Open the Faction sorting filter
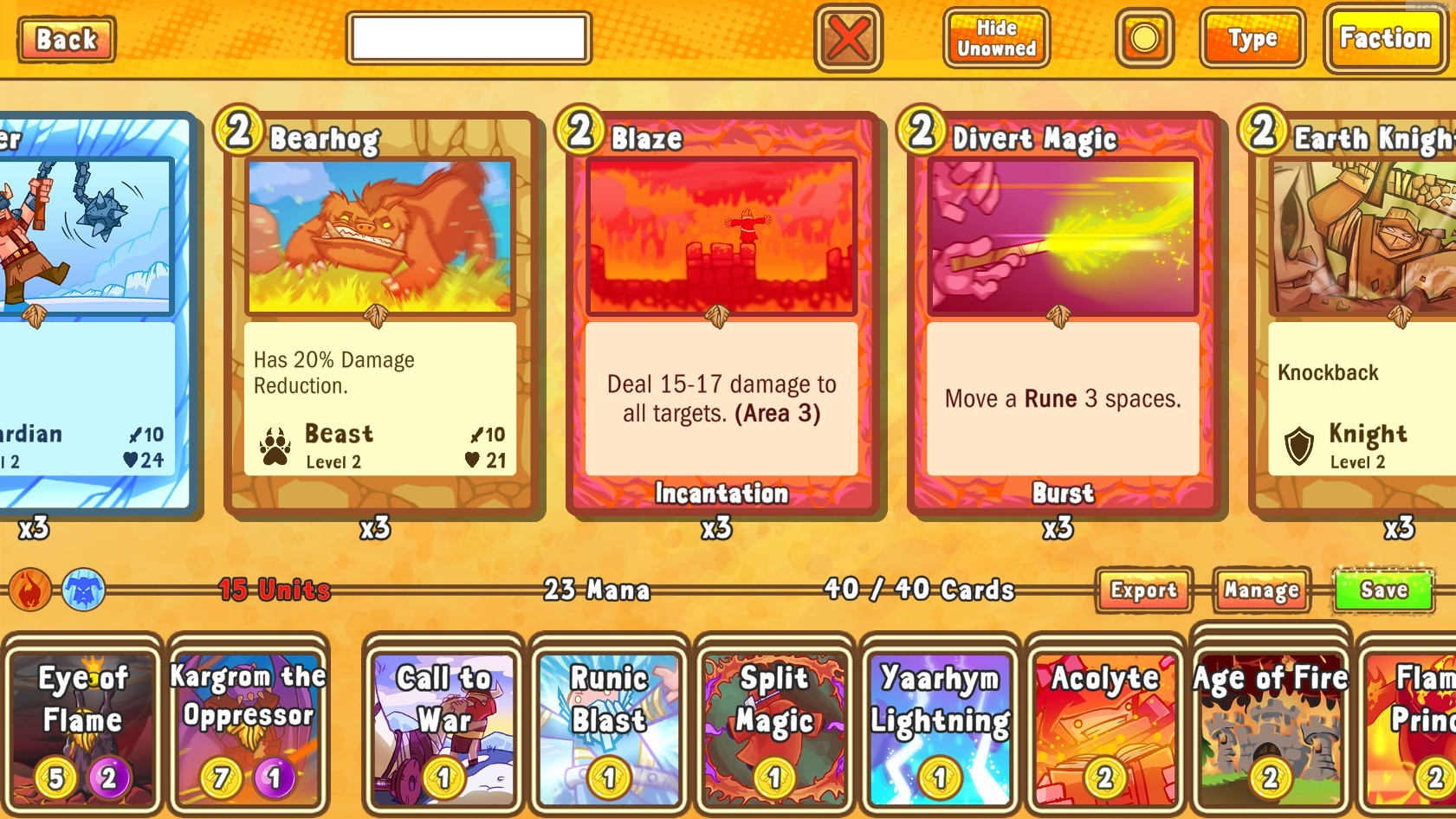Image resolution: width=1456 pixels, height=819 pixels. 1384,38
